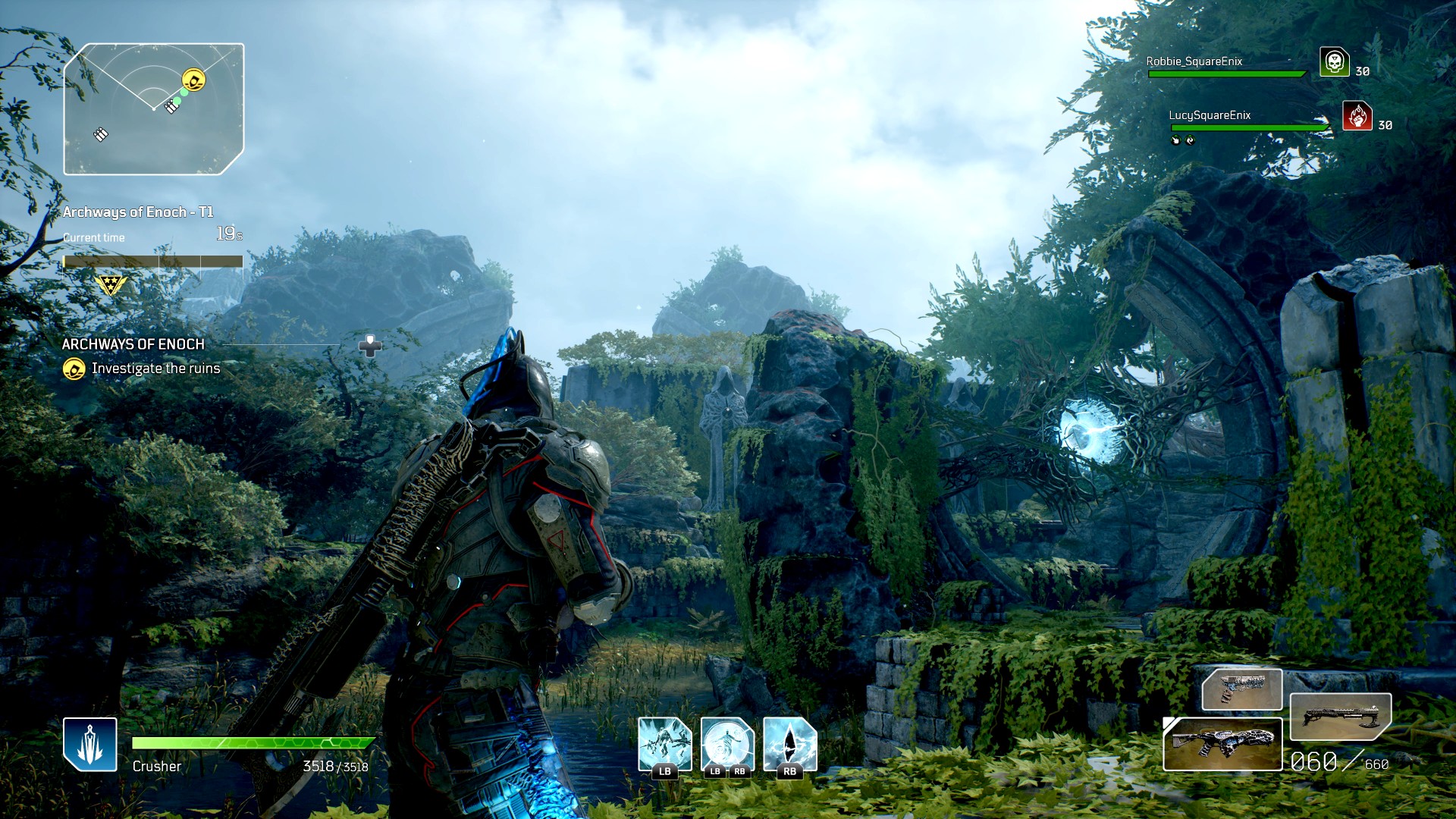Select the yellow objective marker on minimap
Screen dimensions: 1456x819
click(193, 80)
